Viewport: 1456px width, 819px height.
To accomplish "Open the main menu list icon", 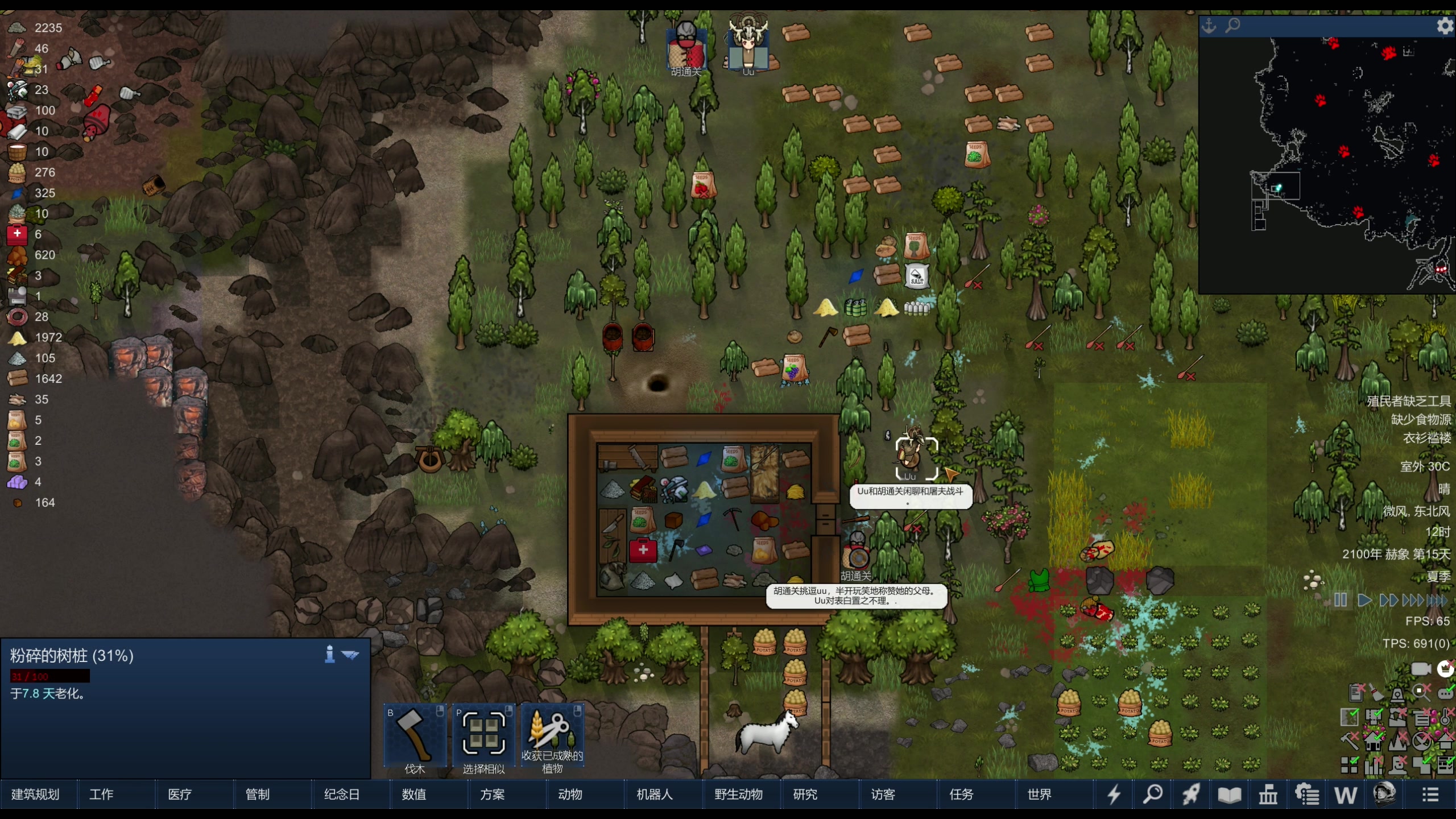I will [1430, 795].
